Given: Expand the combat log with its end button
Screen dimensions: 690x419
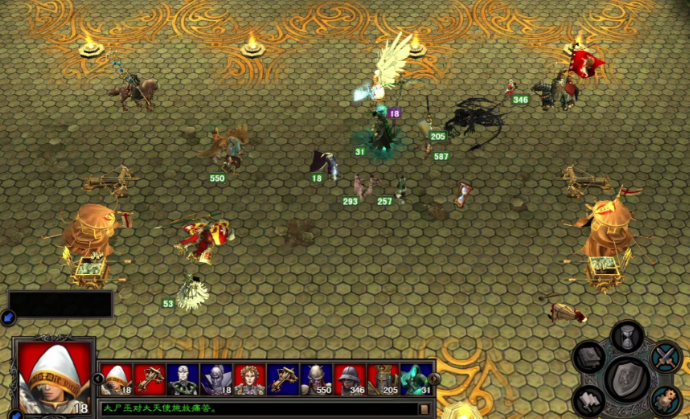Looking at the screenshot, I should (424, 408).
